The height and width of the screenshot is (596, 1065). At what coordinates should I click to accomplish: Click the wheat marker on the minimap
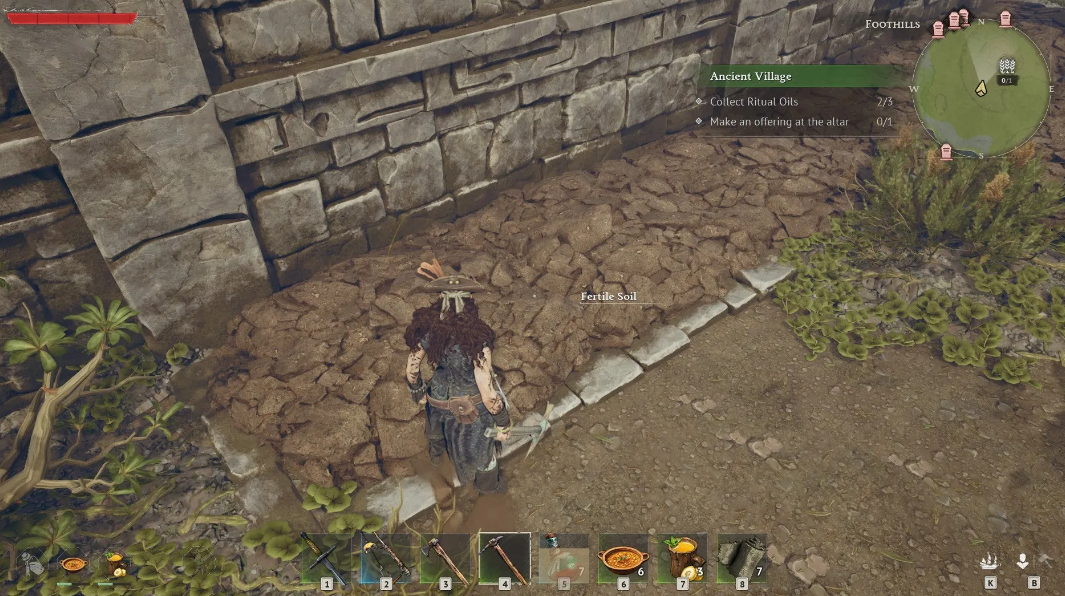click(1008, 68)
